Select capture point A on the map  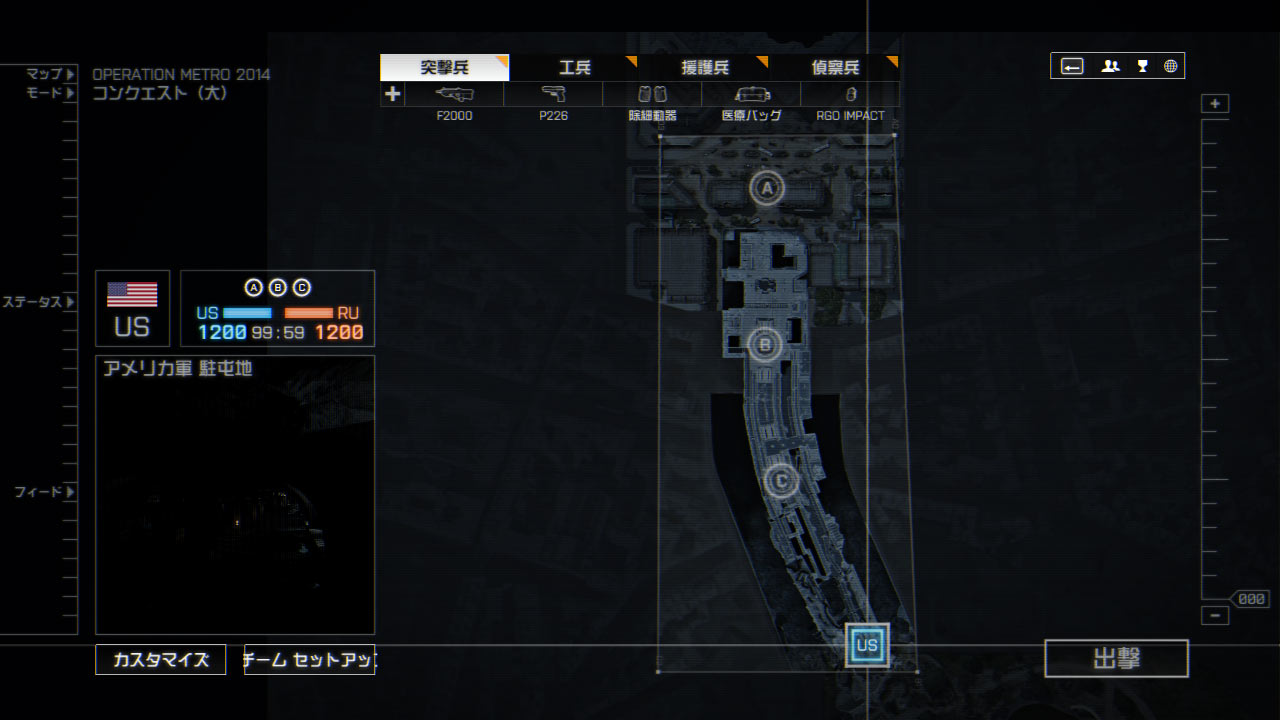[767, 187]
